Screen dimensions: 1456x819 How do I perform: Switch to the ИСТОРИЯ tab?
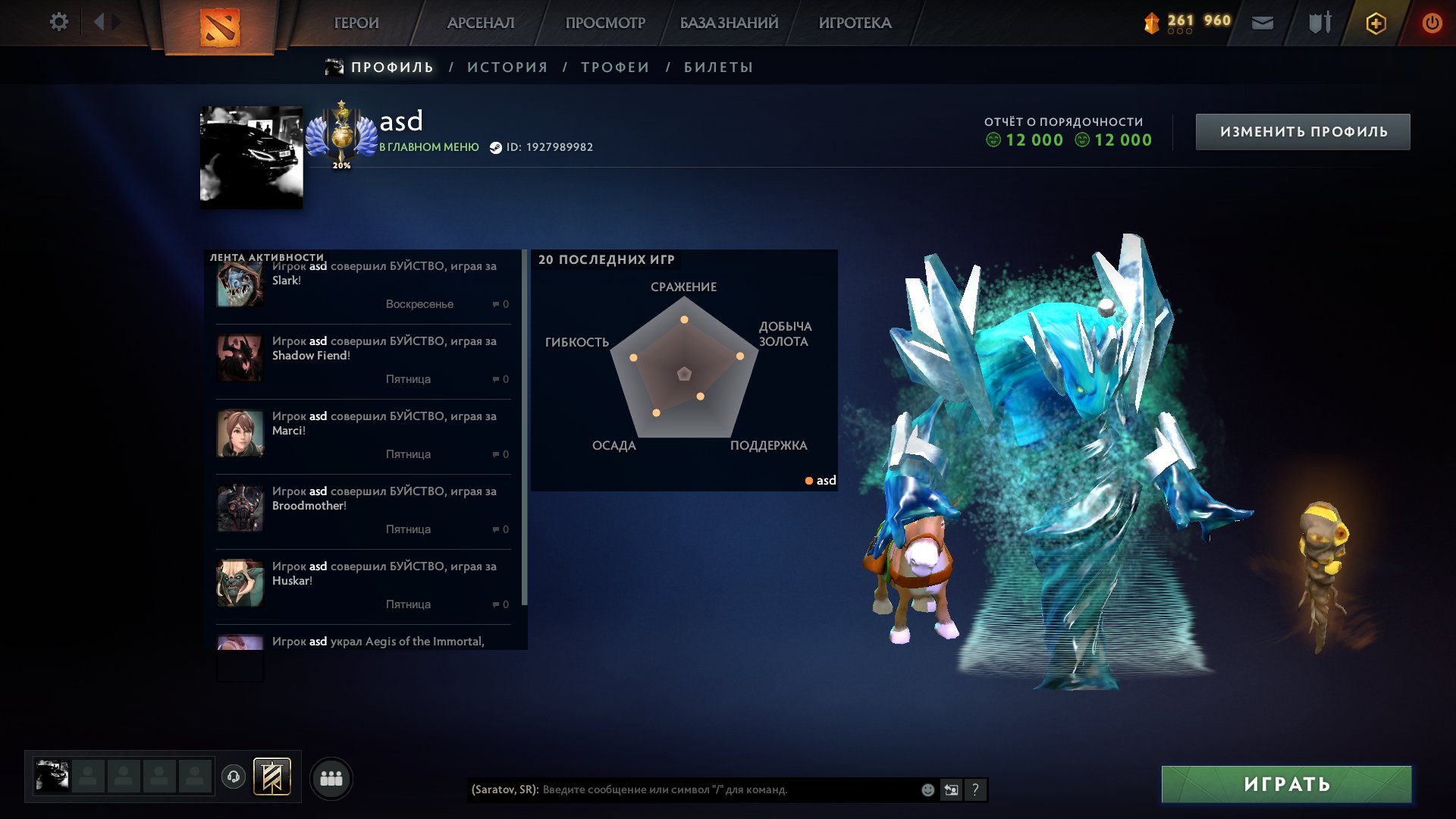click(507, 67)
